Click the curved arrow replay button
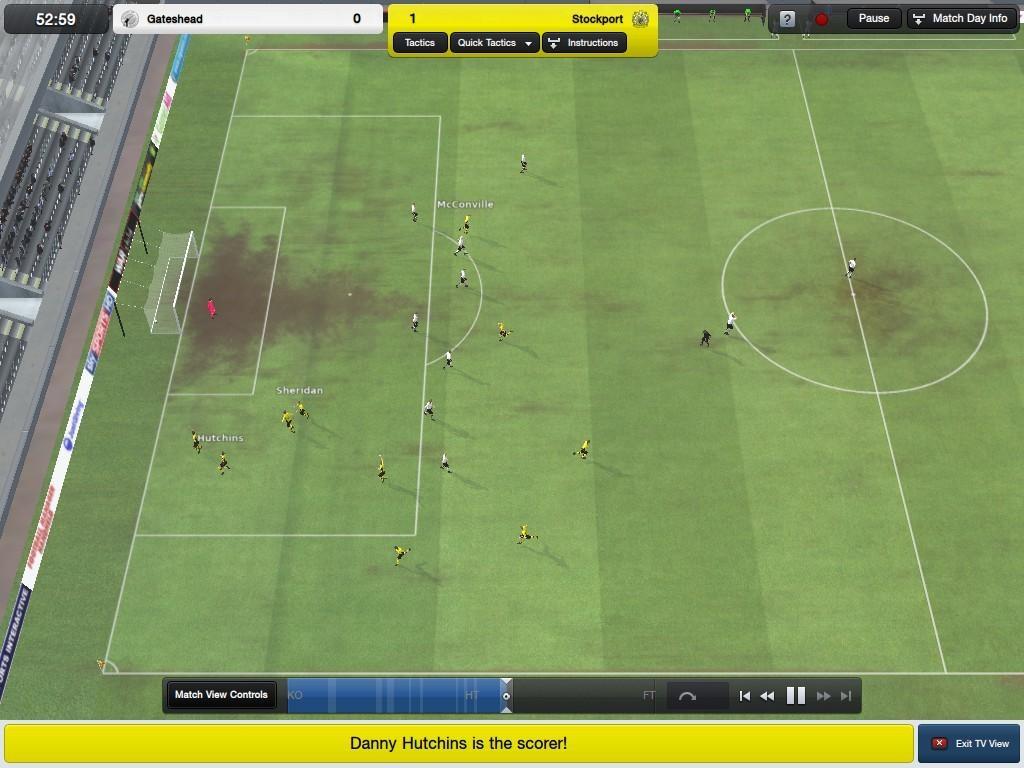 687,696
